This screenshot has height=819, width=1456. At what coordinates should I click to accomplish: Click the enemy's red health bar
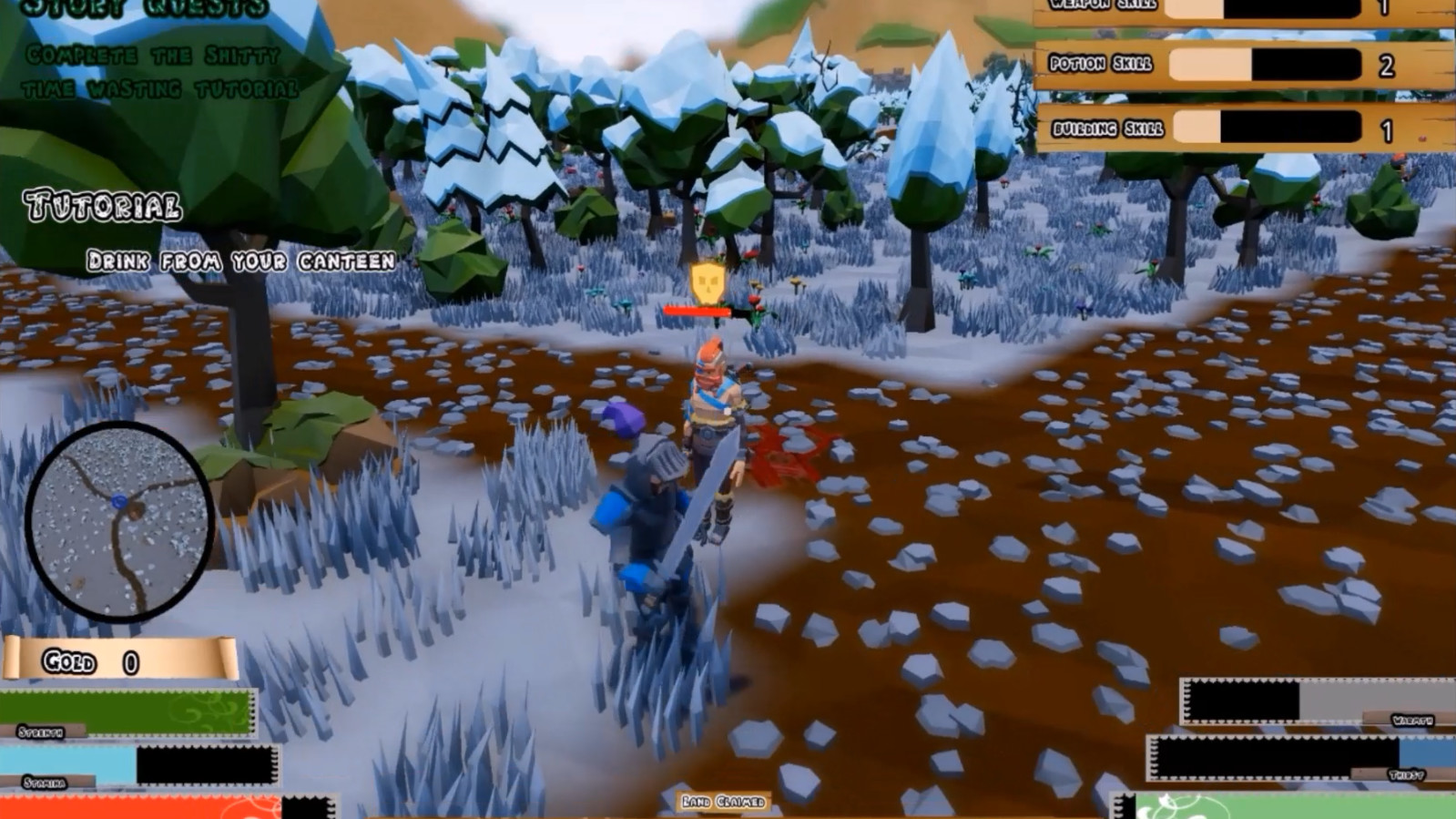697,310
